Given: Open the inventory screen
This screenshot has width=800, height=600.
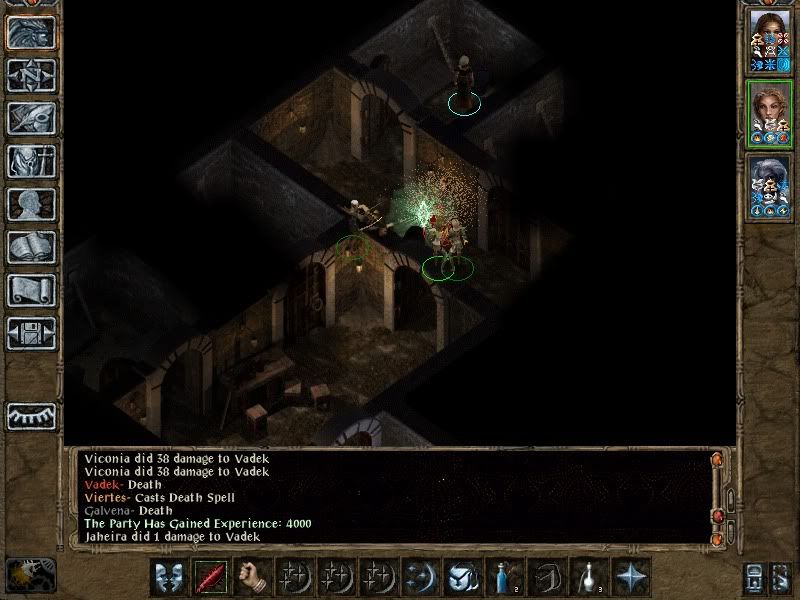Looking at the screenshot, I should [x=31, y=161].
